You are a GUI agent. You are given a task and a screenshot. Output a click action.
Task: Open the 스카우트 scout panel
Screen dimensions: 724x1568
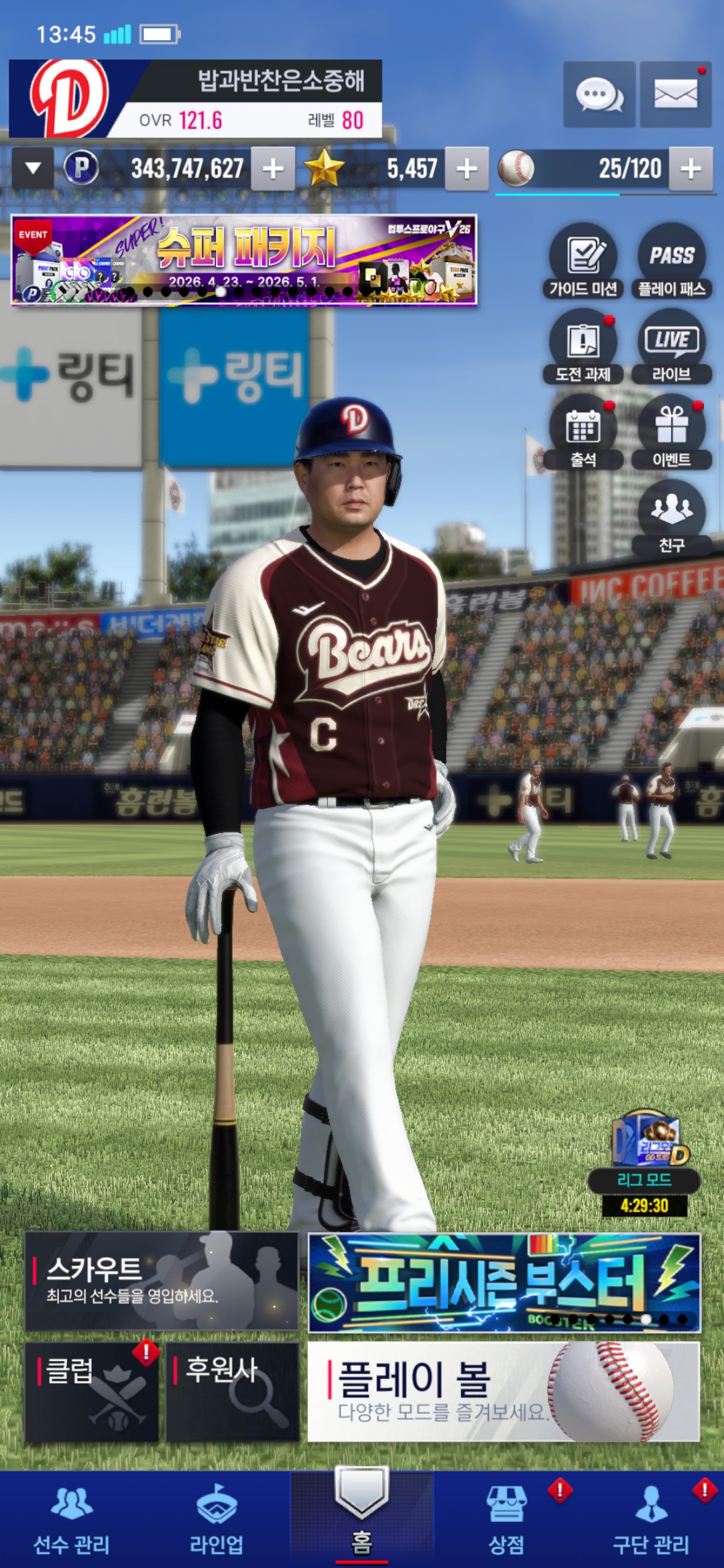pos(162,1281)
